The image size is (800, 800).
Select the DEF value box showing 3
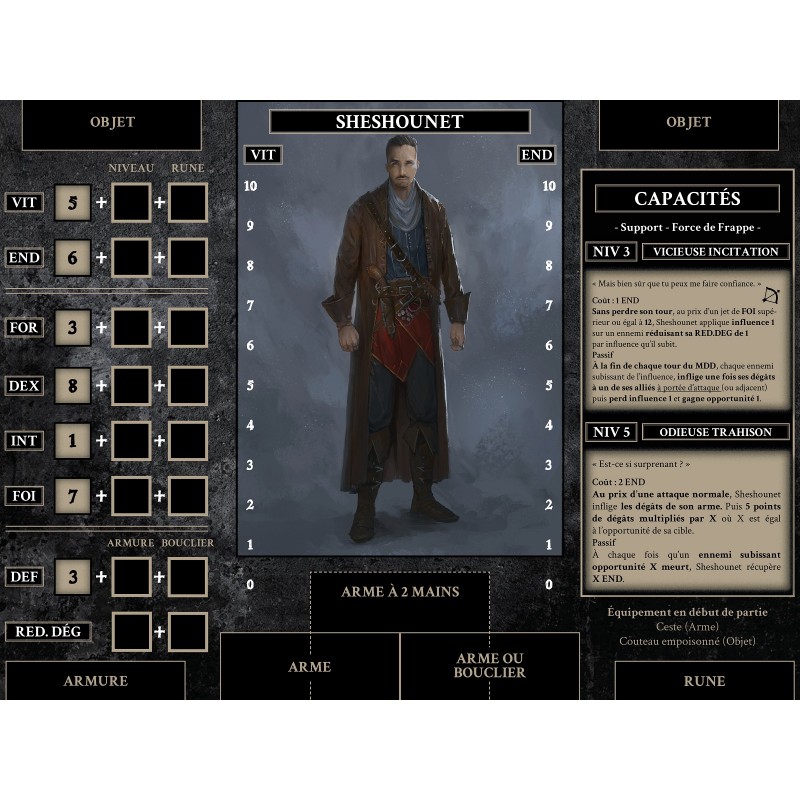(x=72, y=576)
